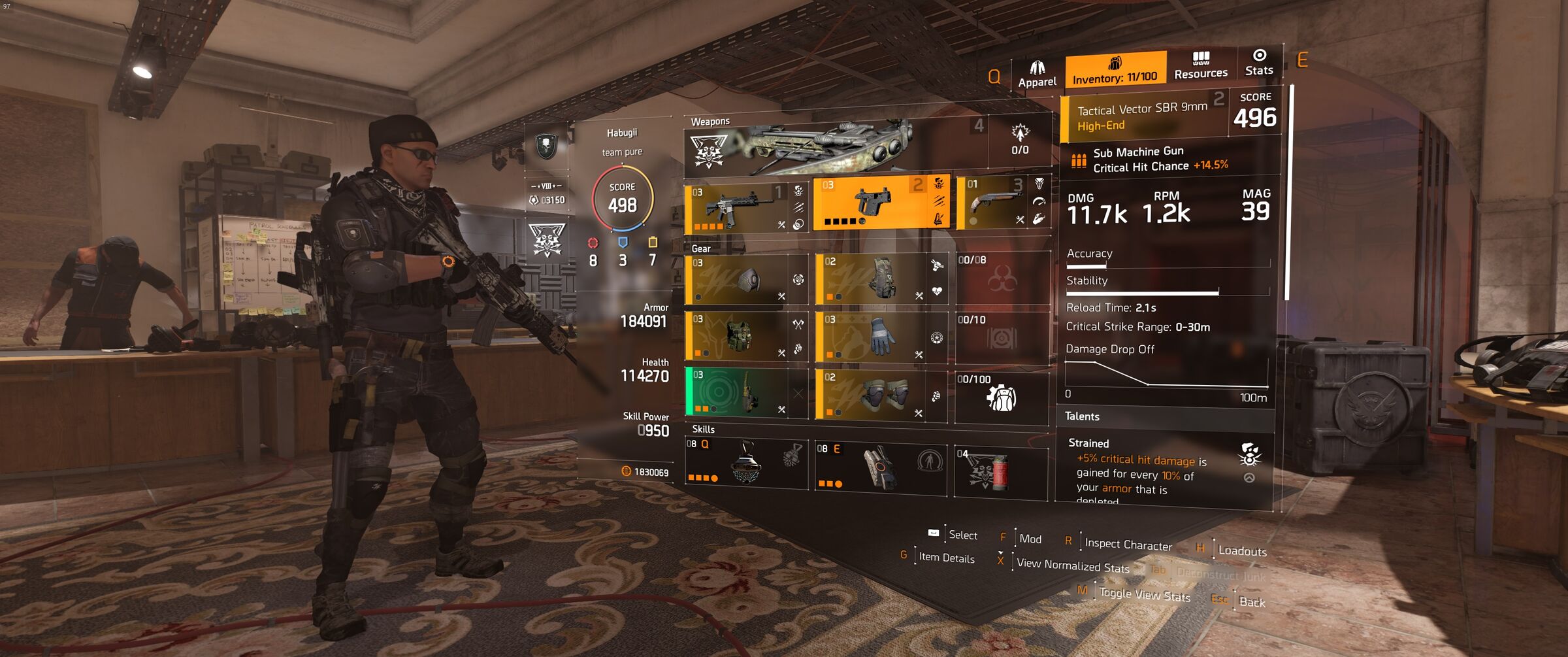Go Back from the inventory screen

[1251, 601]
